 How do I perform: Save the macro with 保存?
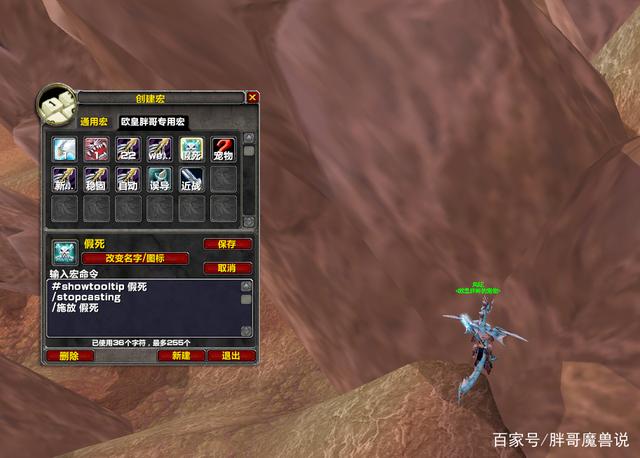click(227, 244)
